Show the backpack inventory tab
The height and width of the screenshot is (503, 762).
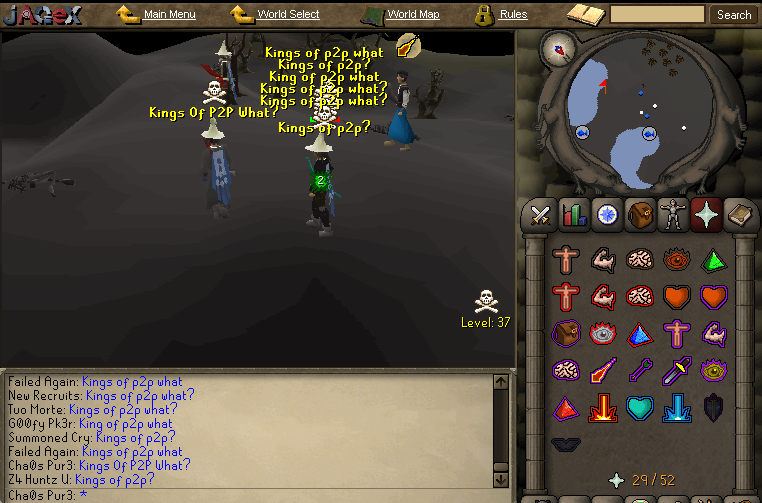(640, 214)
